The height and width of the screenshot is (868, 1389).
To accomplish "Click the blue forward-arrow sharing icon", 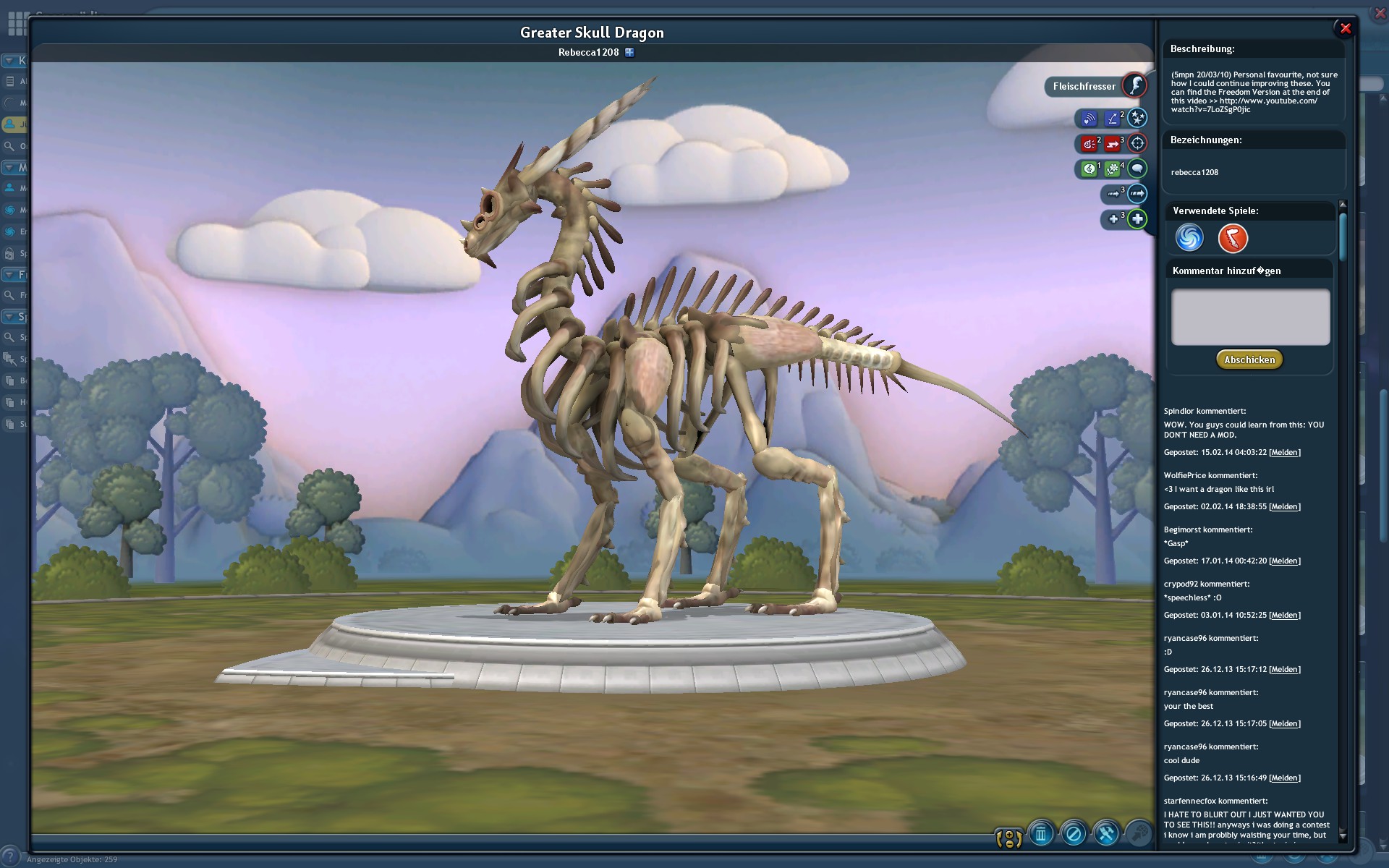I will [1138, 195].
